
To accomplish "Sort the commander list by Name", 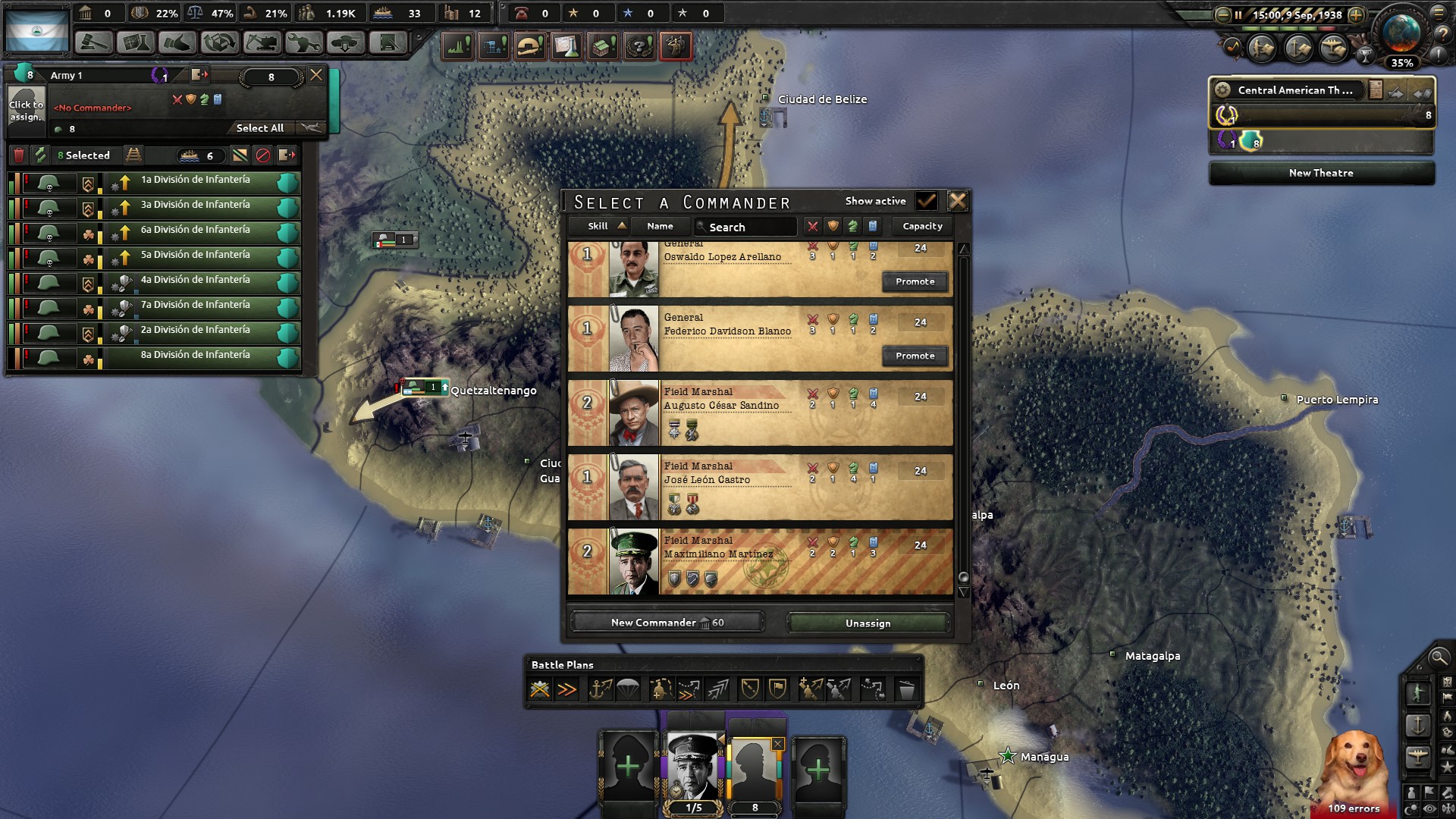I will [660, 225].
